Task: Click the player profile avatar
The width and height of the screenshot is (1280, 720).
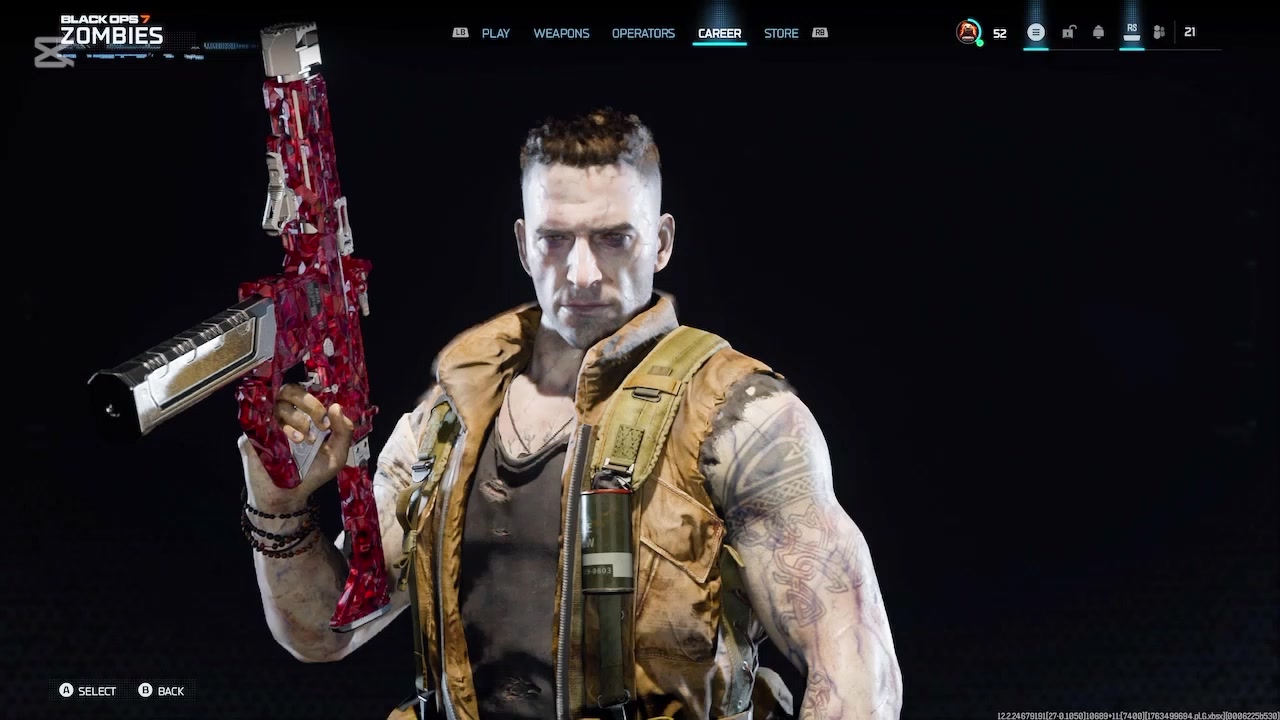Action: (968, 32)
